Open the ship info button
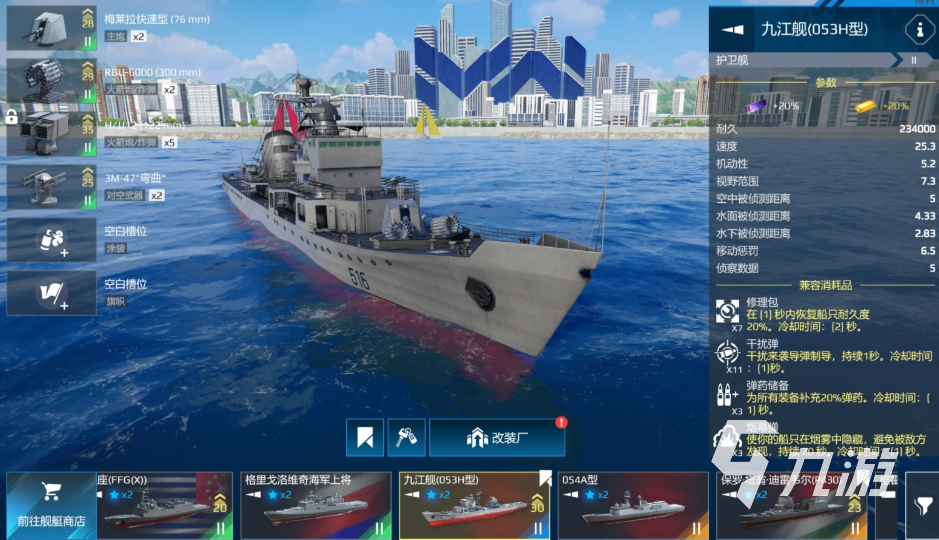The image size is (939, 540). [x=919, y=29]
